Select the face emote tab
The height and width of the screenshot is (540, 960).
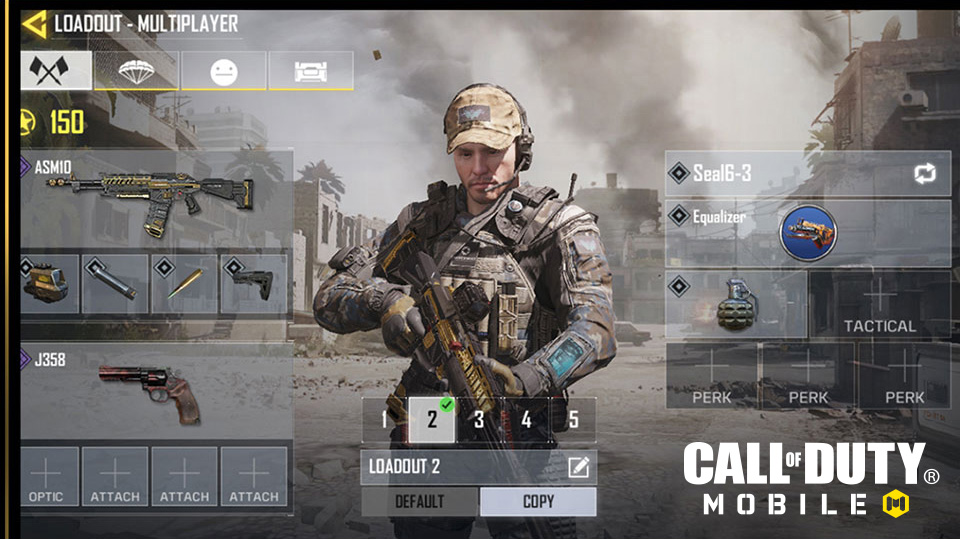pyautogui.click(x=223, y=71)
